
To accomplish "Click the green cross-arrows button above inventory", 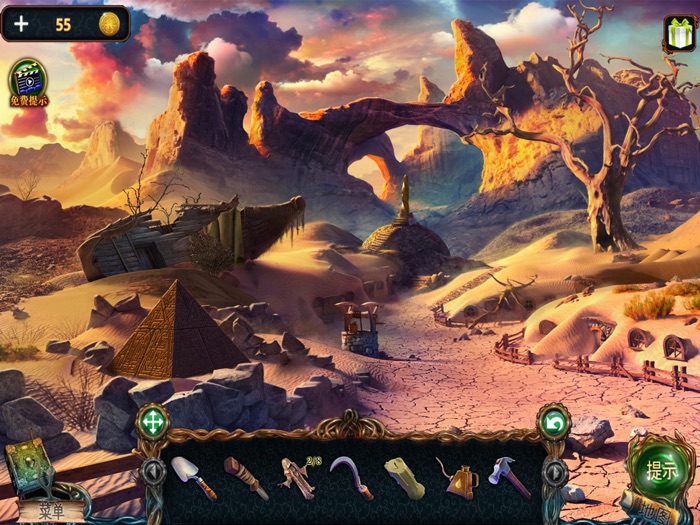I will [x=152, y=420].
